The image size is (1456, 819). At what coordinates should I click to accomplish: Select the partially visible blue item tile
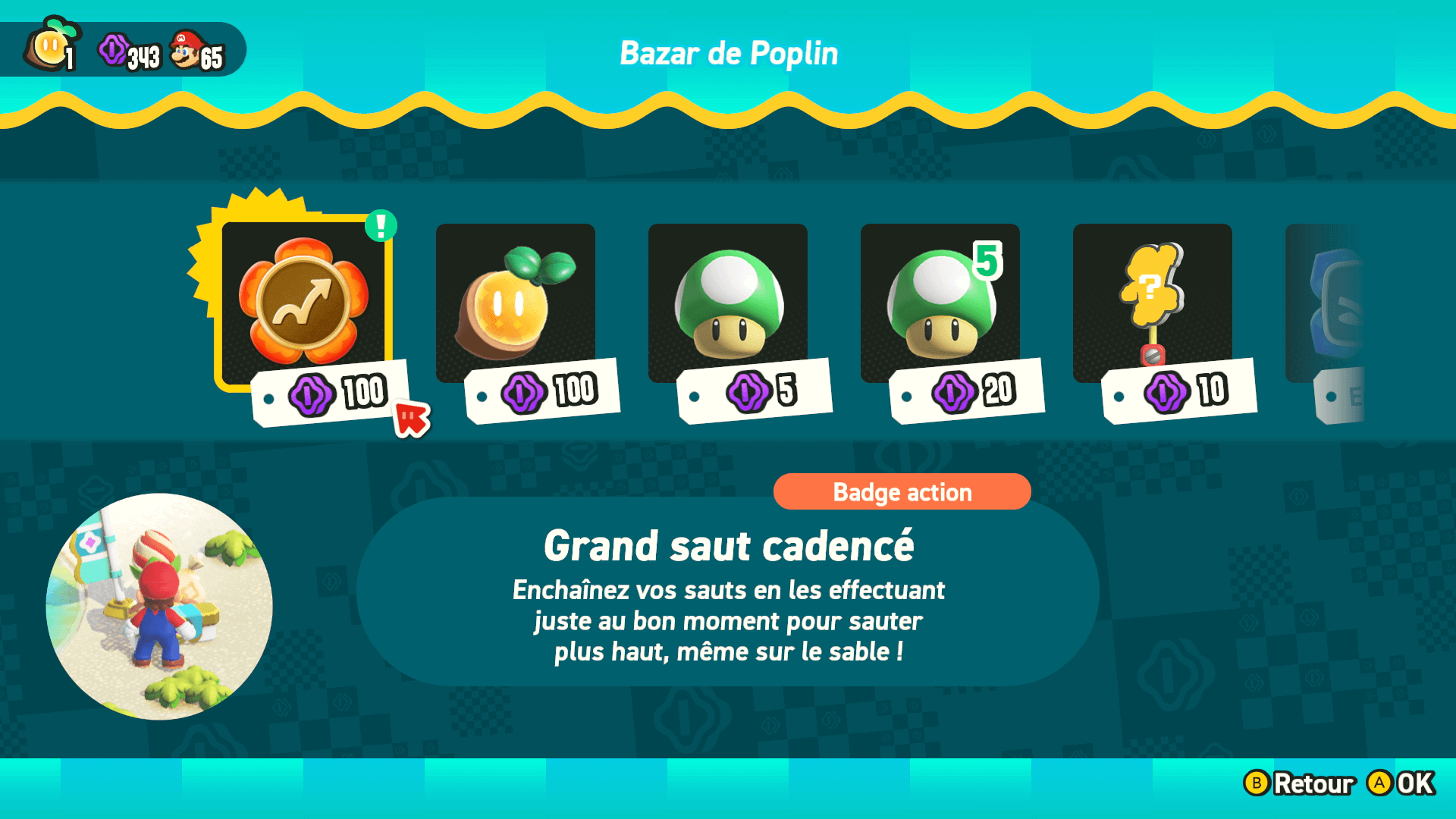[x=1329, y=305]
